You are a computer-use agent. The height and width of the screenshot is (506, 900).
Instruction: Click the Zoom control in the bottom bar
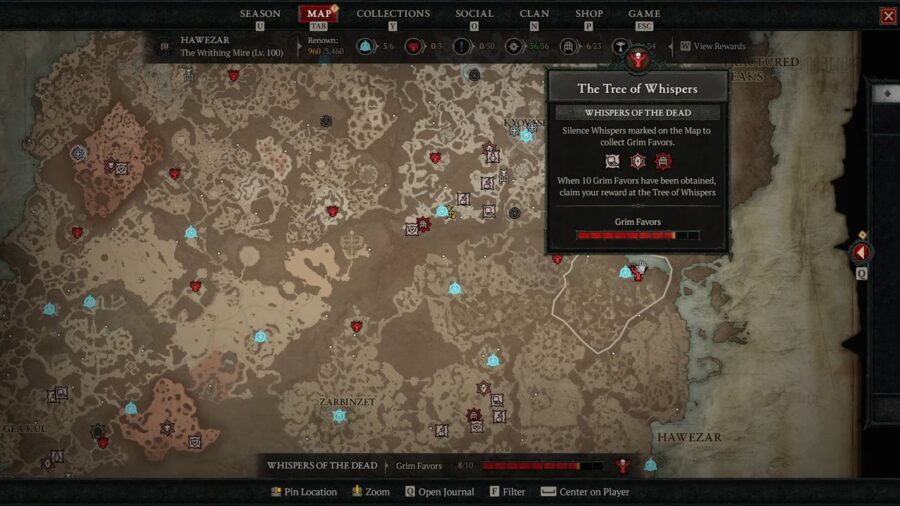[x=370, y=492]
